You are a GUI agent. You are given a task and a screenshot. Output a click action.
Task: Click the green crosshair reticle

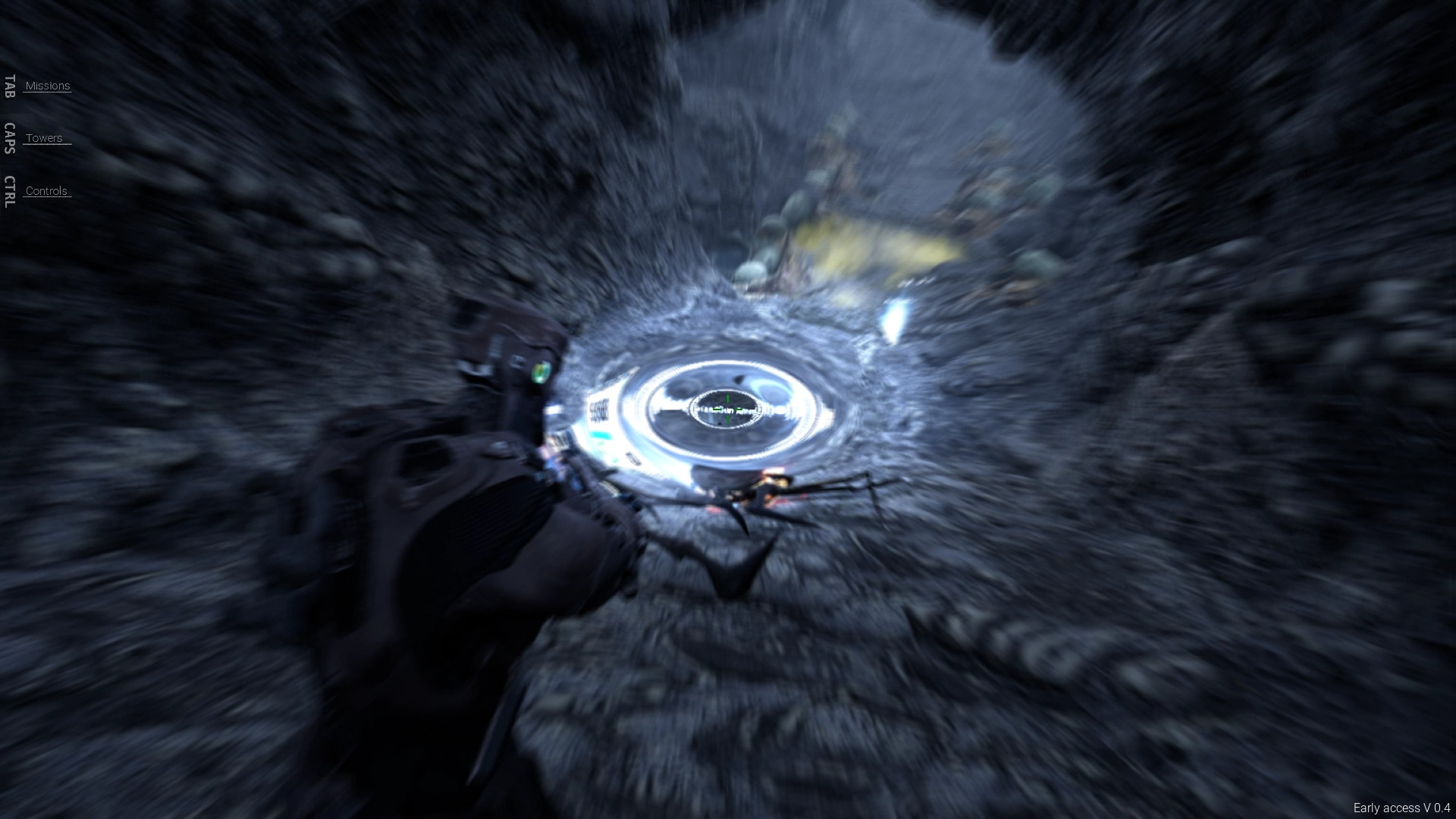tap(727, 409)
